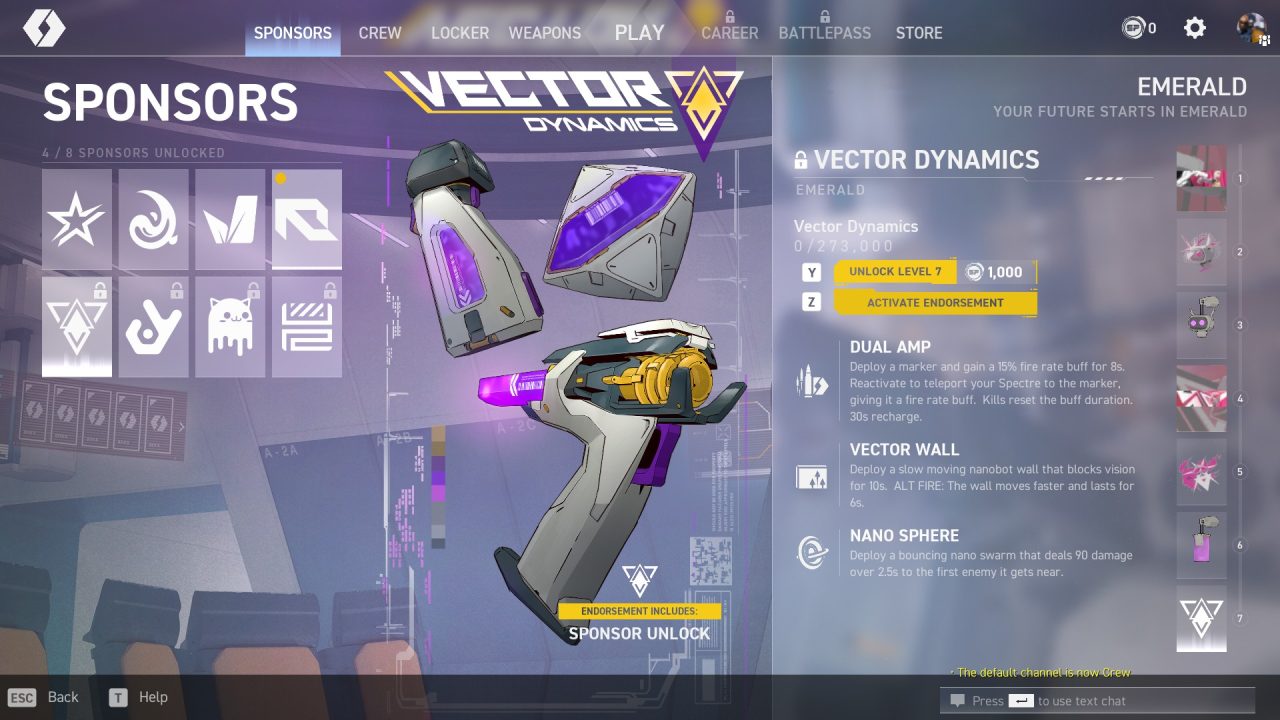Open the settings gear in the top bar
Screen dimensions: 1280x720
[x=1194, y=28]
